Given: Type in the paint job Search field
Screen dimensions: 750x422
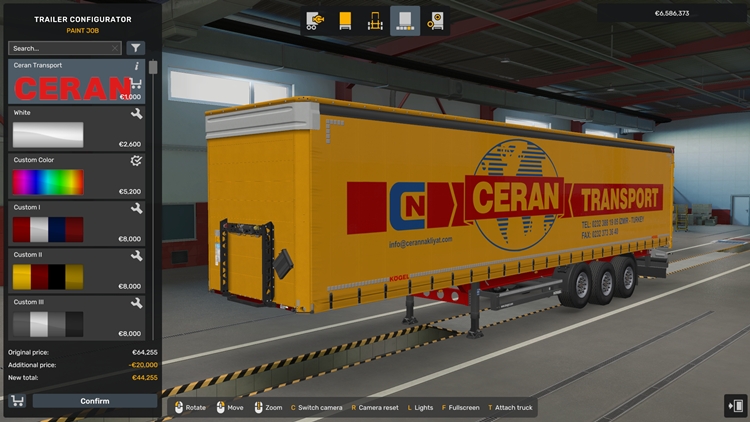Looking at the screenshot, I should 58,48.
